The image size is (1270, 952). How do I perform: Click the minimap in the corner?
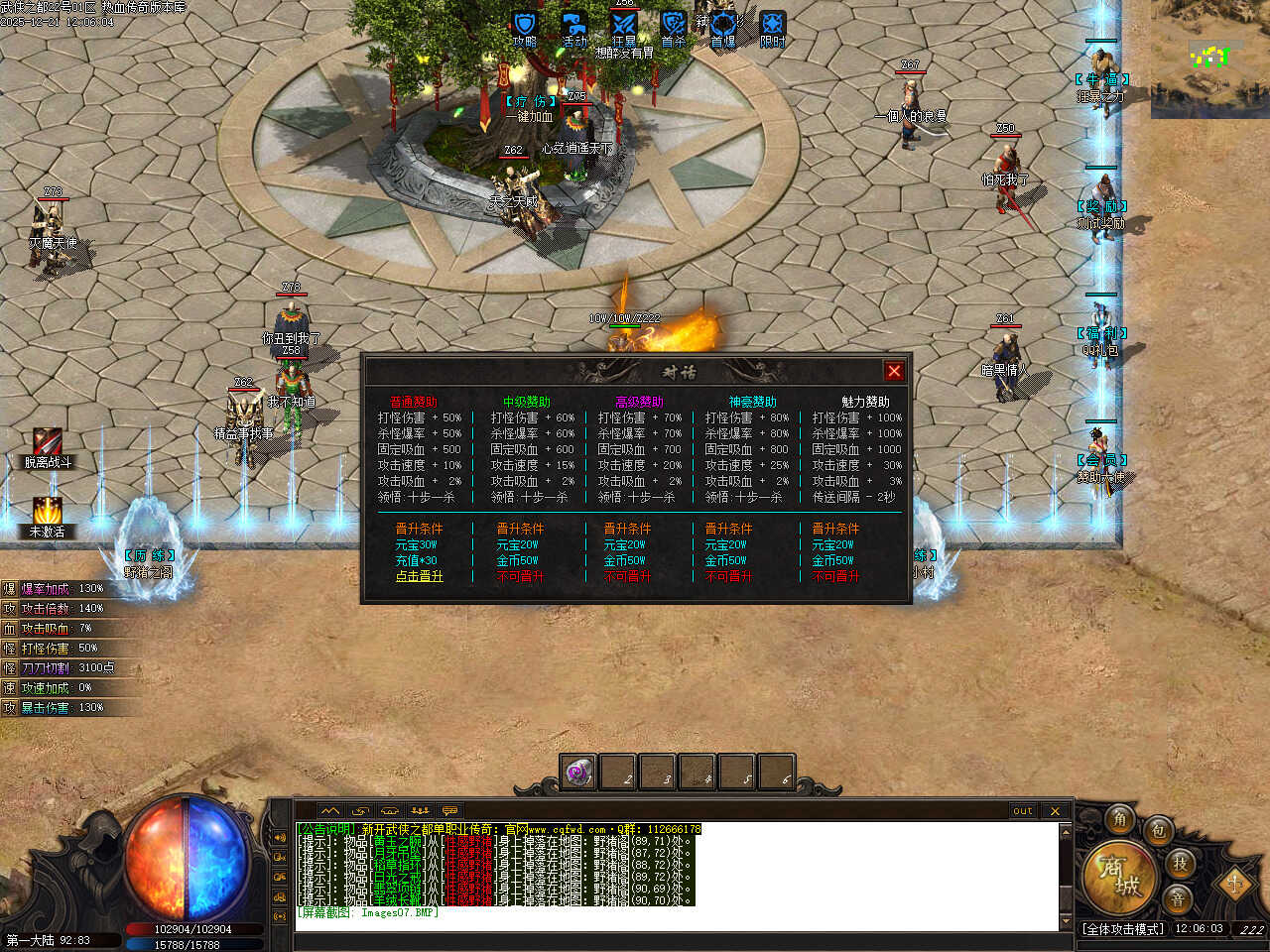[1210, 59]
